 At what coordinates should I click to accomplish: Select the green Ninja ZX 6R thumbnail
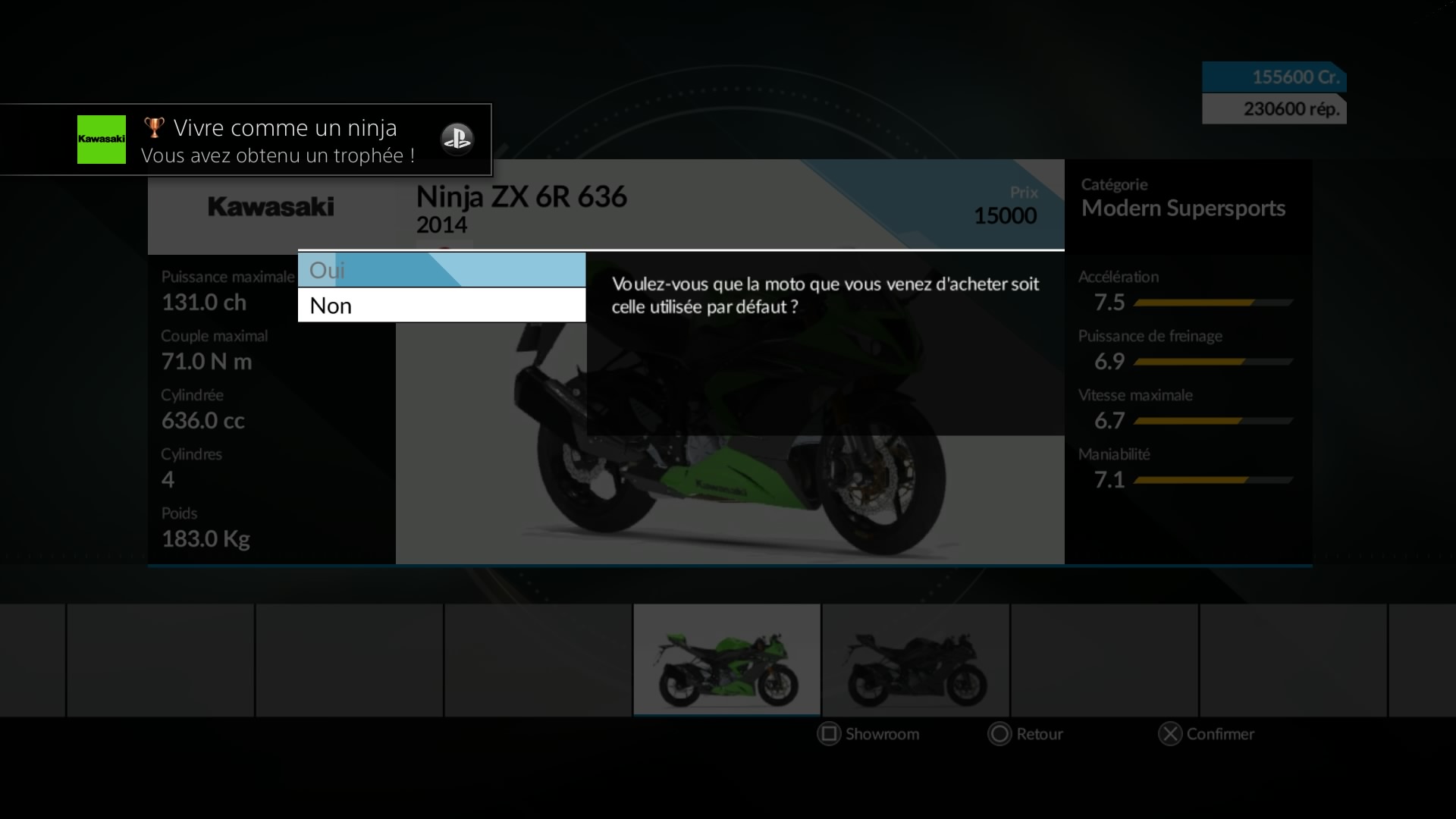pos(726,660)
